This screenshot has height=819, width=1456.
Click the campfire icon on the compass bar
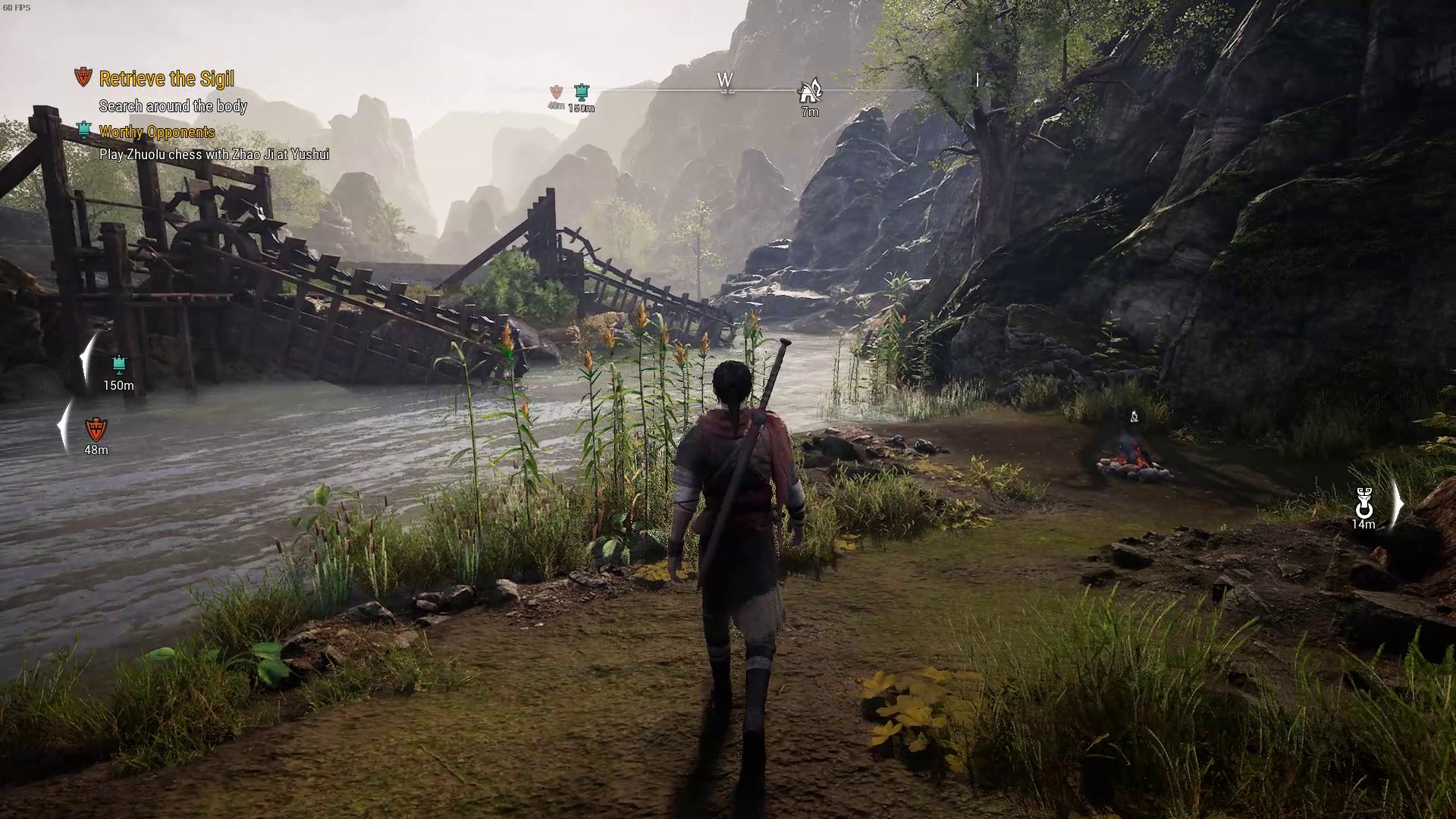(x=810, y=92)
